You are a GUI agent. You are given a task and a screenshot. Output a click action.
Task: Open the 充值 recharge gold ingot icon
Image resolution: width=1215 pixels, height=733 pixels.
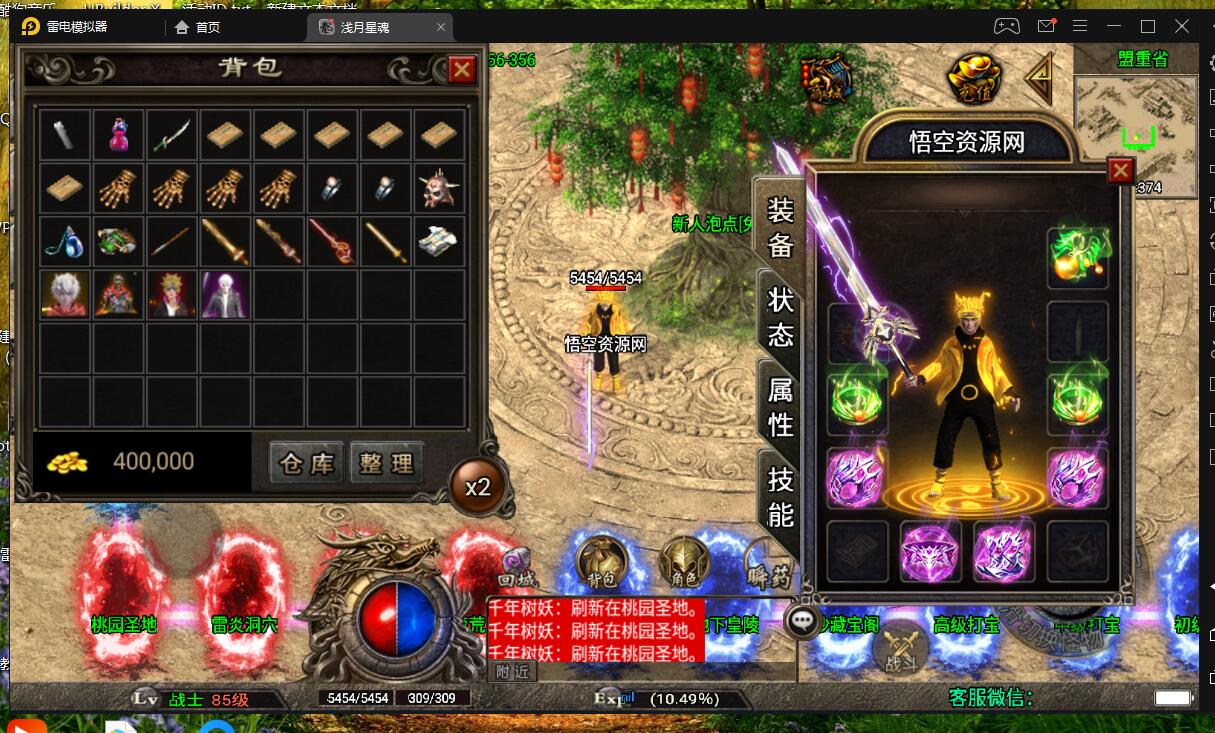974,77
